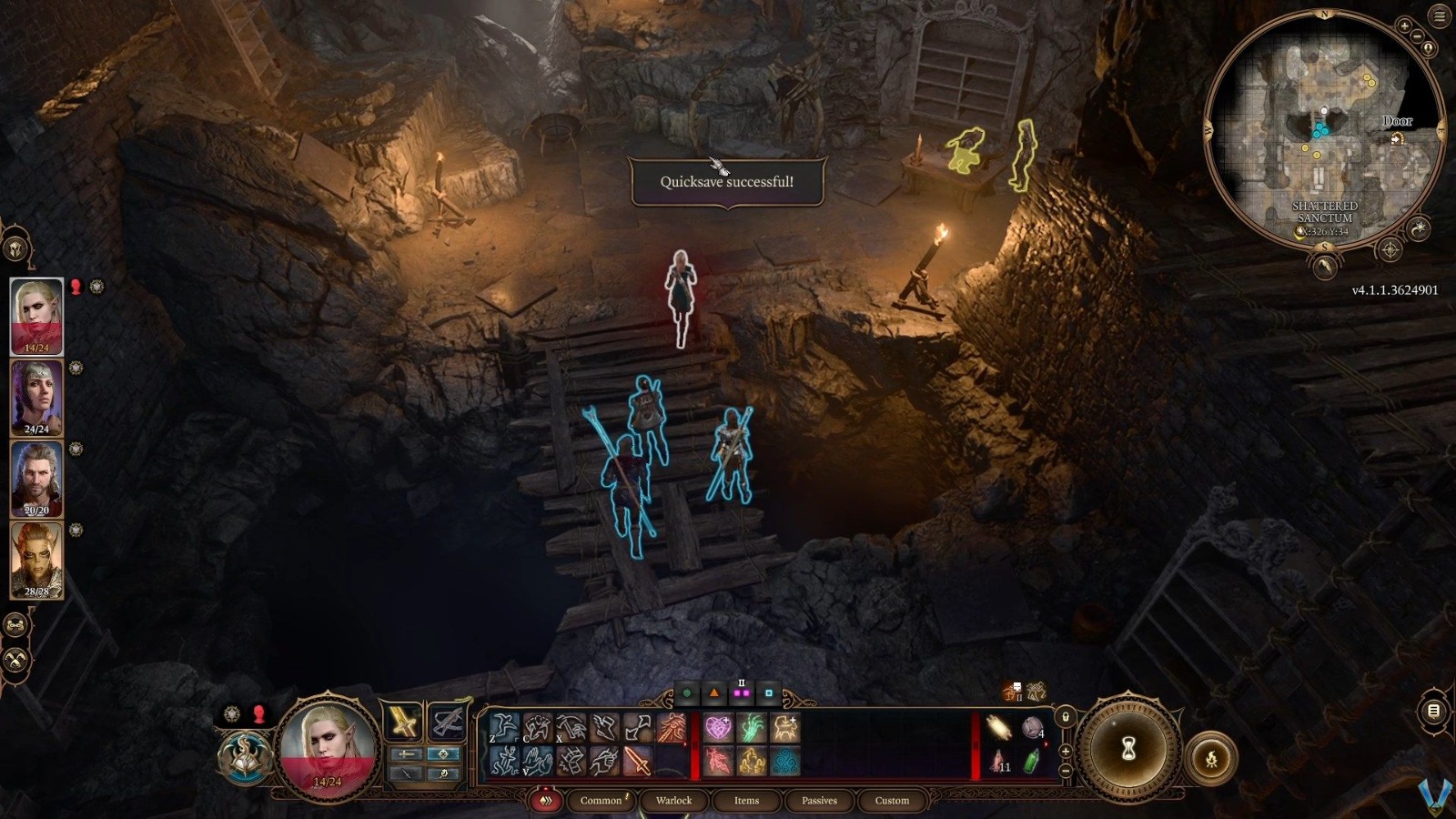Toggle the hotbar lock padlock icon

[x=1065, y=716]
